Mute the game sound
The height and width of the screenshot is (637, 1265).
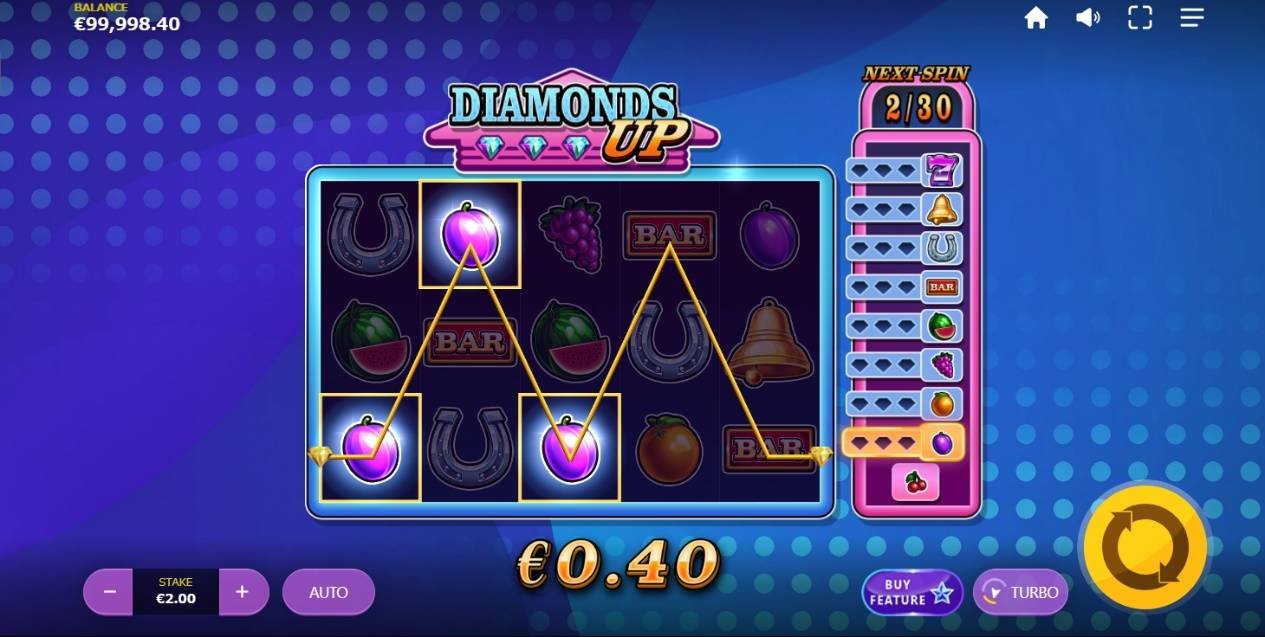click(1088, 18)
